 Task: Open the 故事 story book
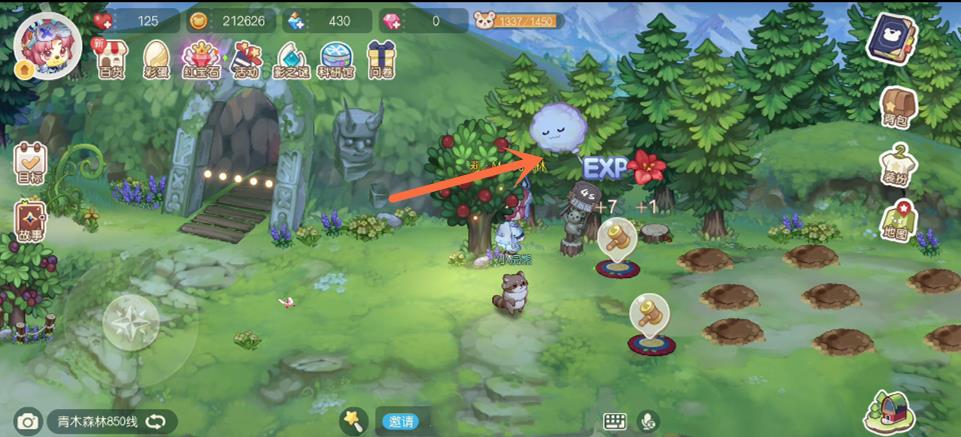click(x=30, y=222)
